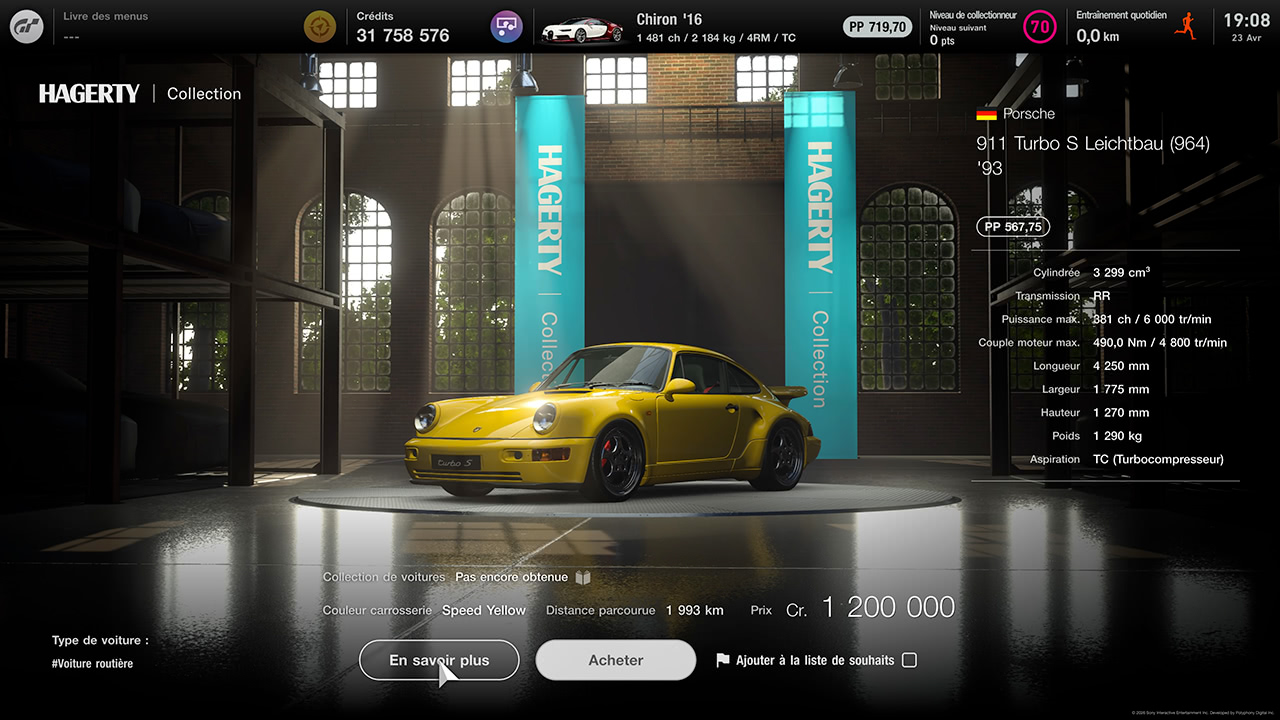Click the gold Crédits coin icon
Viewport: 1280px width, 720px height.
[319, 26]
